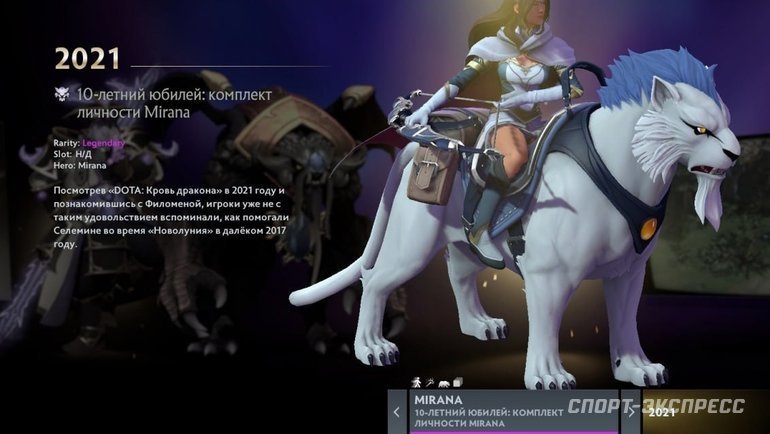Go to the previous item with left arrow
Image resolution: width=770 pixels, height=434 pixels.
pyautogui.click(x=396, y=412)
